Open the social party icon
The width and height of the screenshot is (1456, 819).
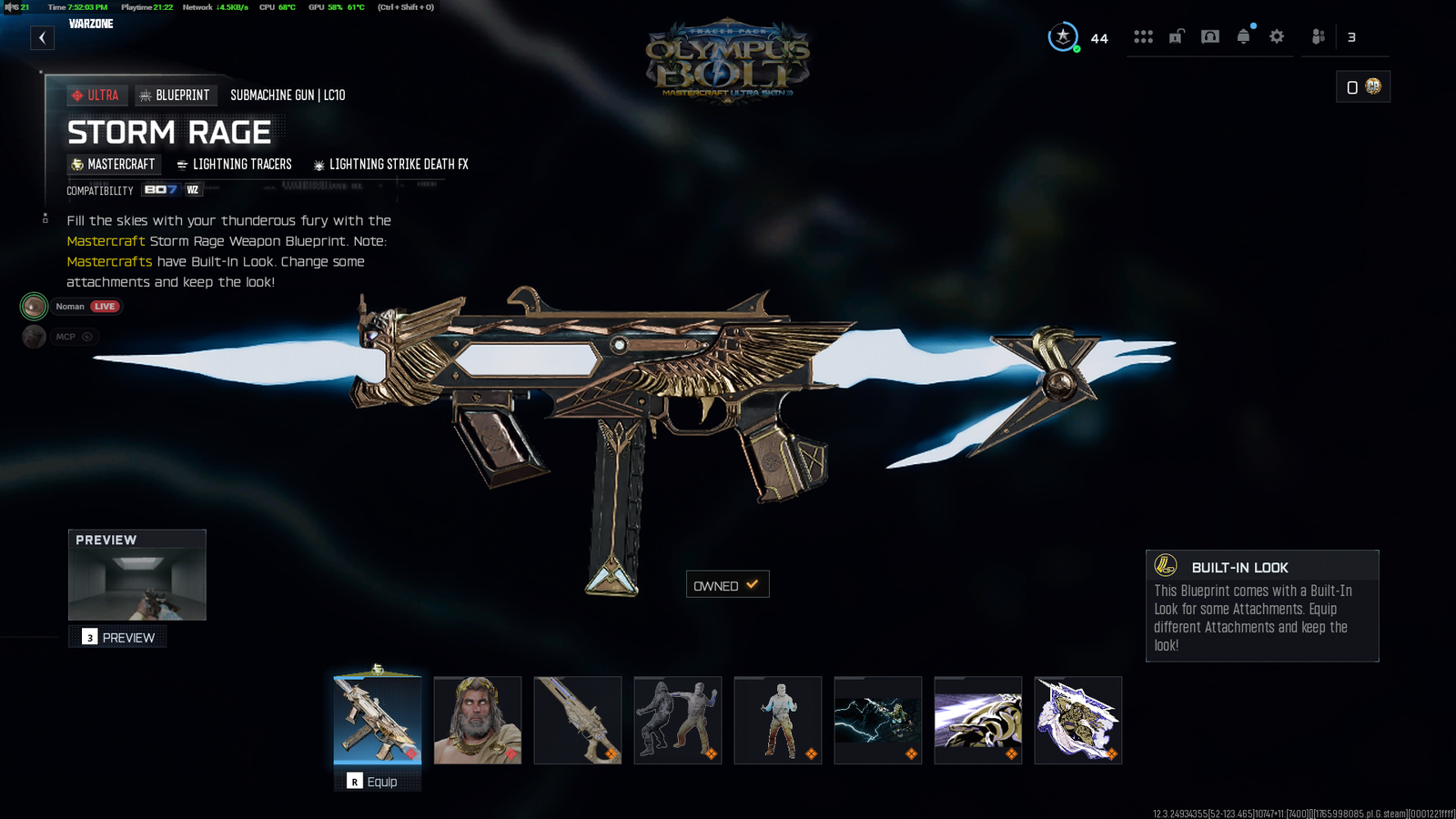pos(1318,36)
